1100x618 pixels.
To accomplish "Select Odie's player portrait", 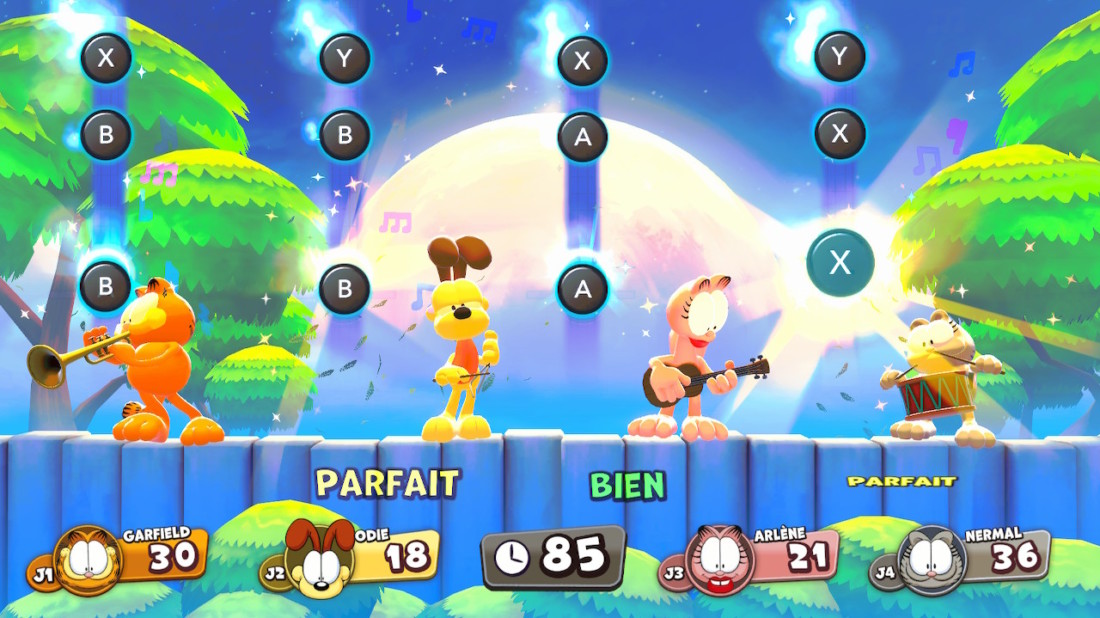I will [320, 560].
